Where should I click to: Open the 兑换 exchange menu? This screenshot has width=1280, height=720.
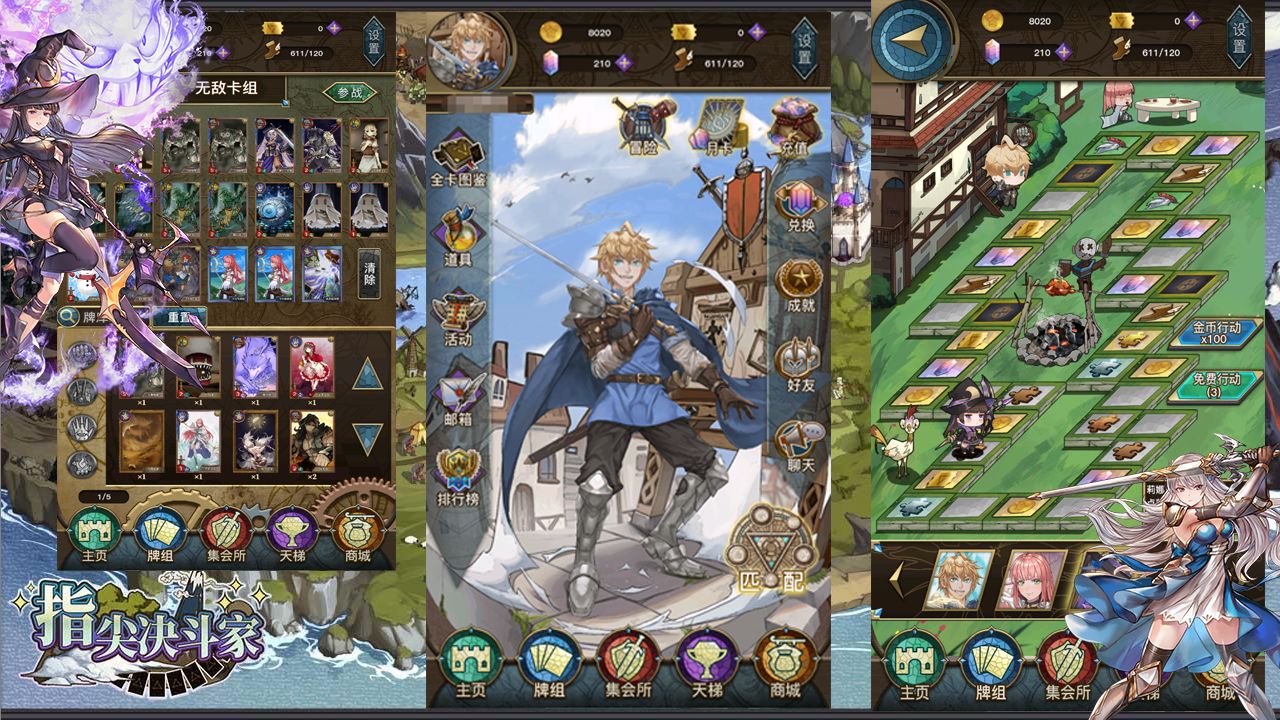799,208
